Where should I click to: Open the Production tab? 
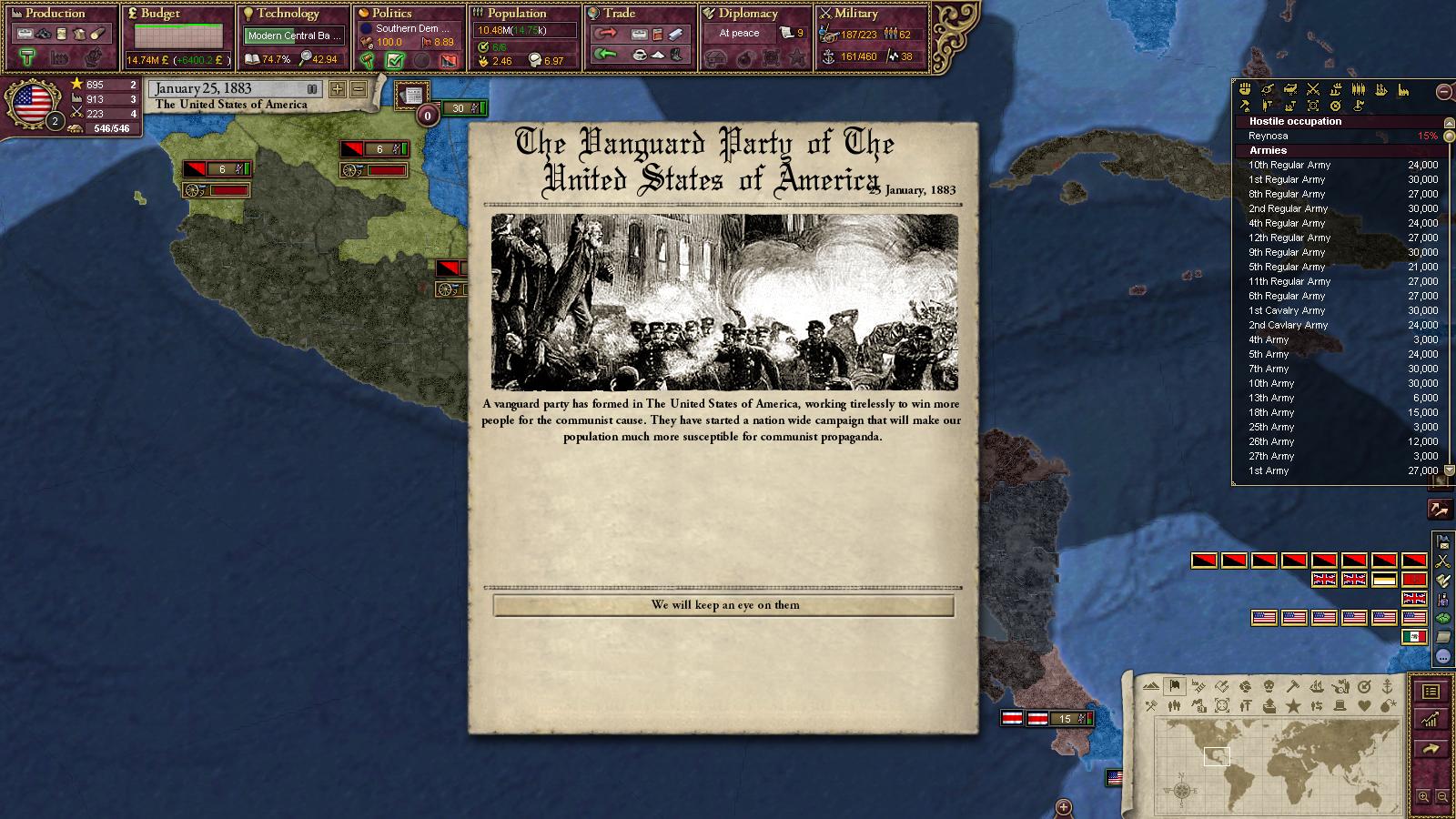pyautogui.click(x=55, y=14)
